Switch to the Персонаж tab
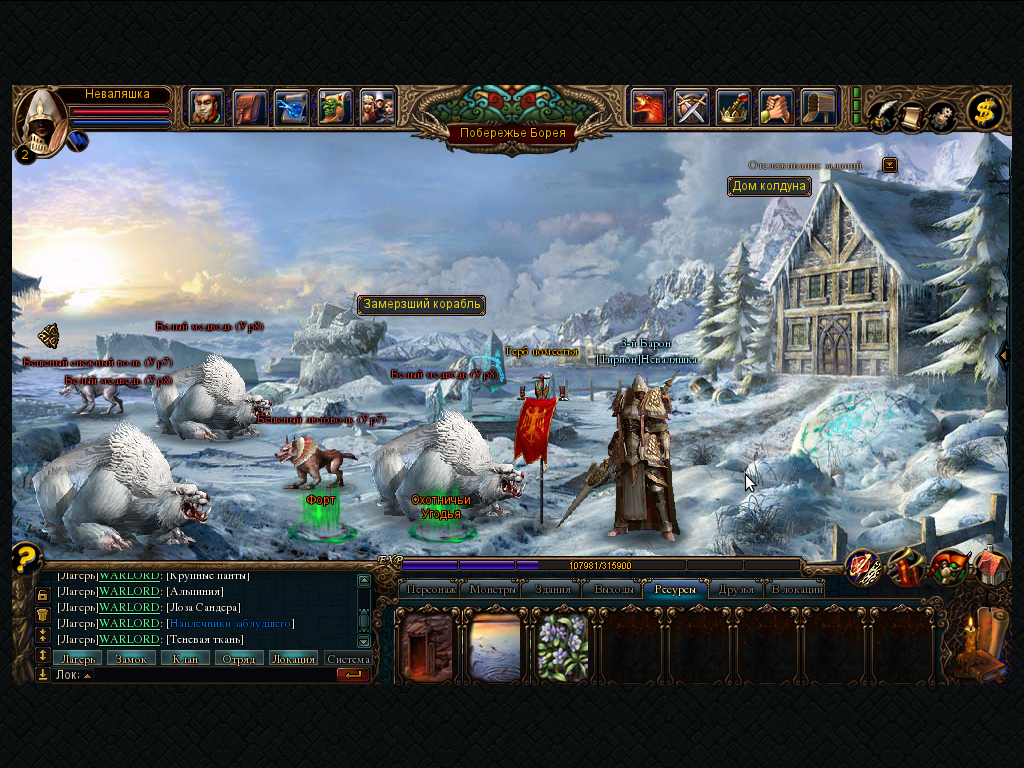Screen dimensions: 1024x768 pos(431,589)
